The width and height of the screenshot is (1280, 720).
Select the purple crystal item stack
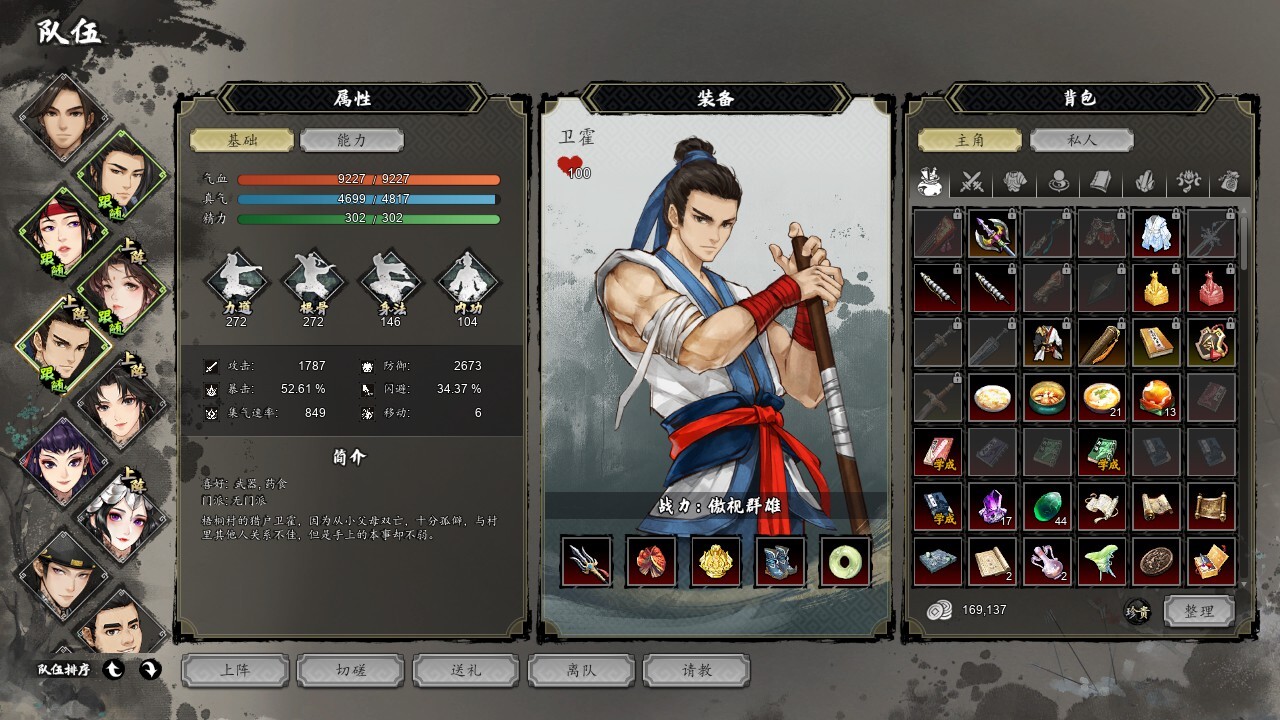(993, 506)
